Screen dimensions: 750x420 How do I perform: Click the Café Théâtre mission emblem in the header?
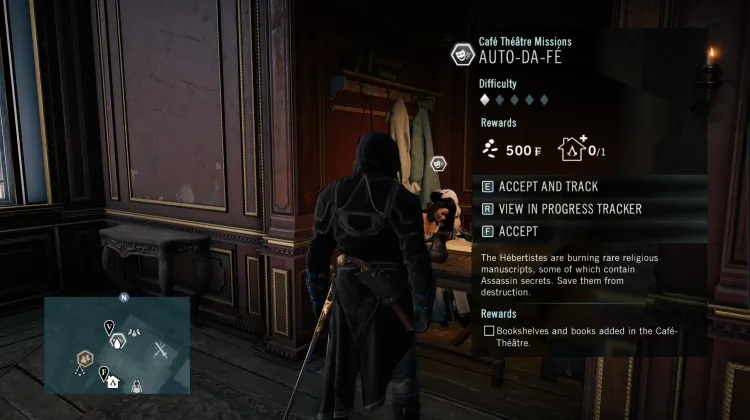pos(462,54)
